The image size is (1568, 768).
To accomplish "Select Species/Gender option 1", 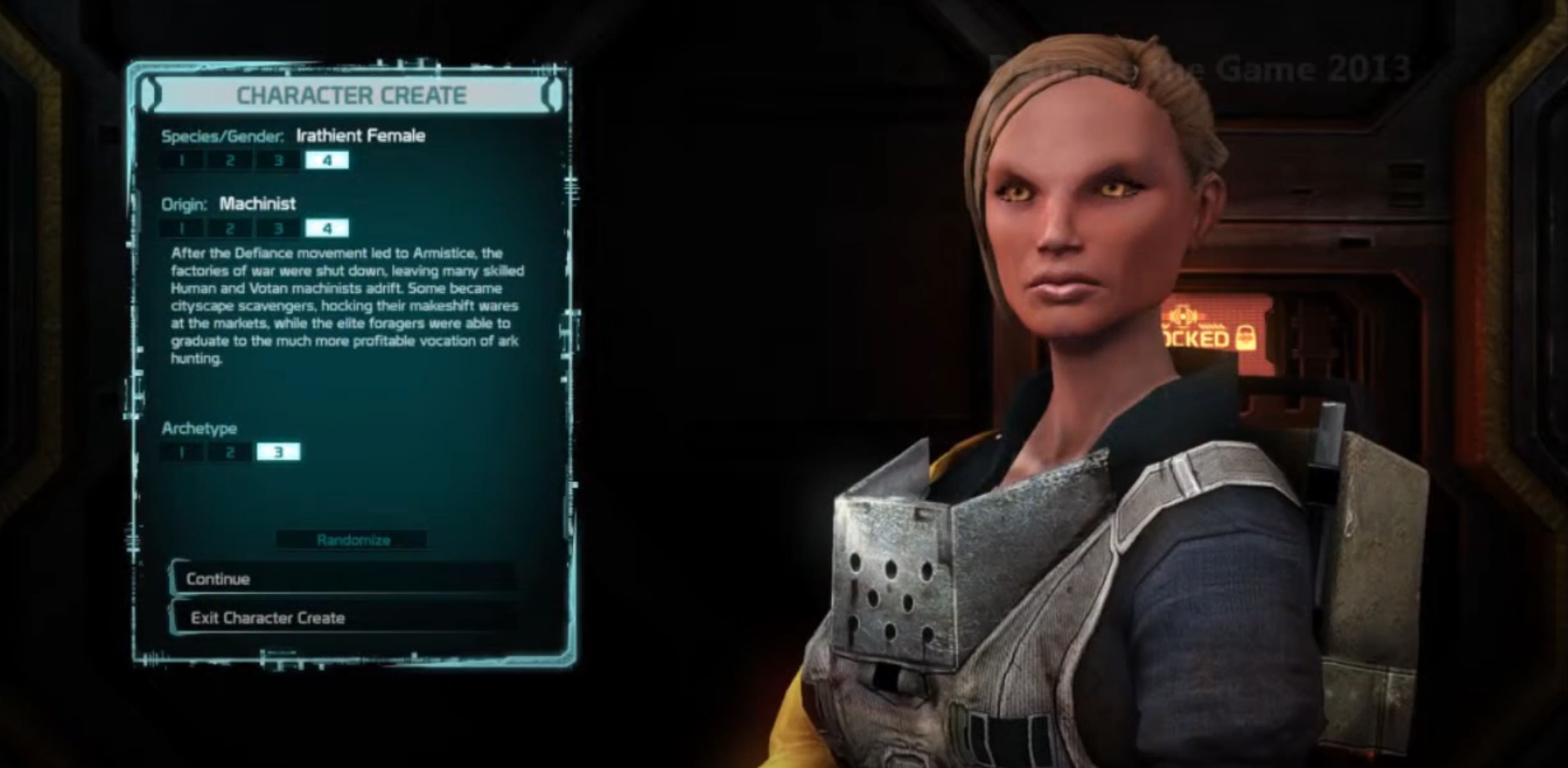I will (x=182, y=161).
